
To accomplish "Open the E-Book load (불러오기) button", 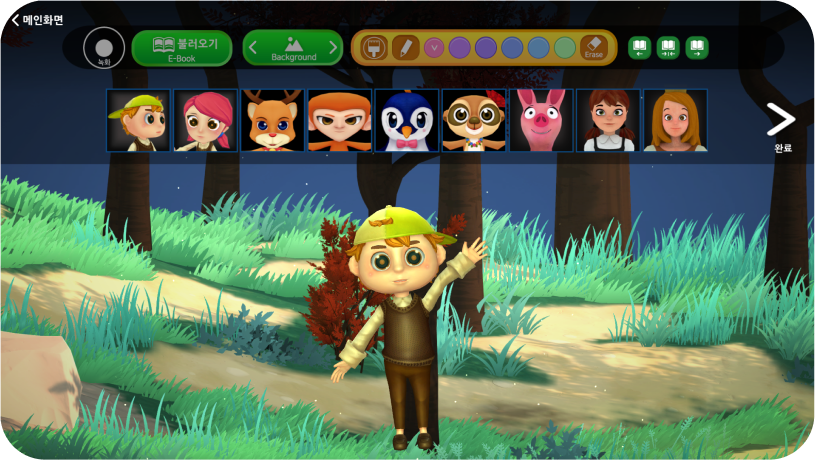I will [182, 48].
